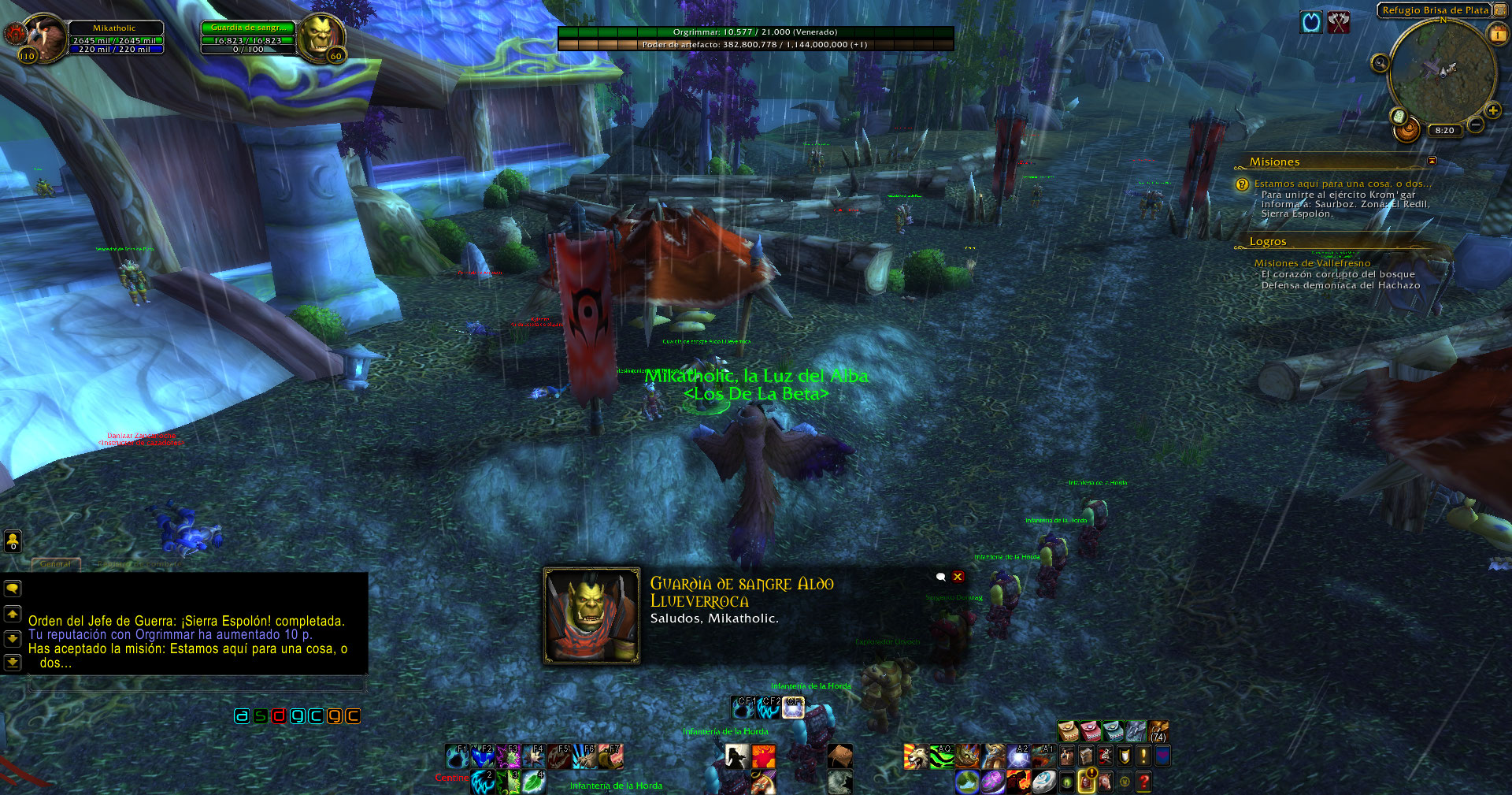Image resolution: width=1512 pixels, height=795 pixels.
Task: Collapse the Misiones objectives tracker
Action: (x=1432, y=161)
